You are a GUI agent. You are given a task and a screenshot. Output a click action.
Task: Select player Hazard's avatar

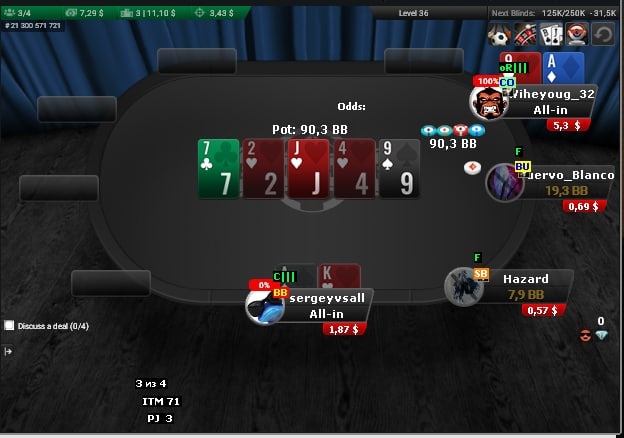coord(464,286)
